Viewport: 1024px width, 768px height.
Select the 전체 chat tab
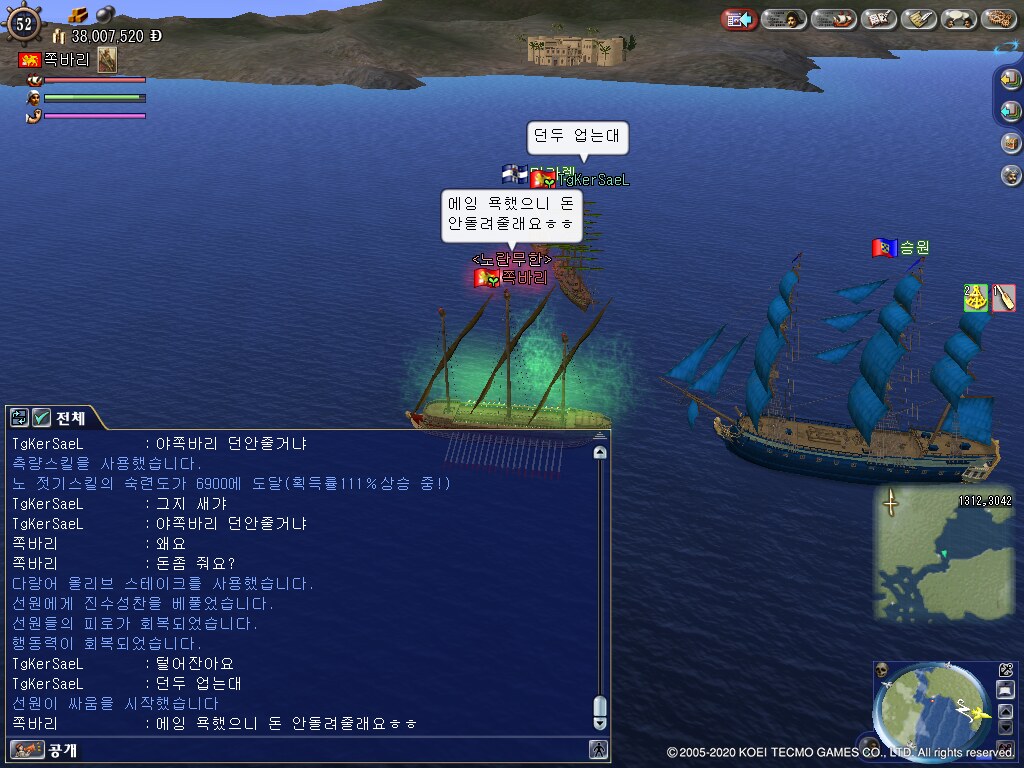click(70, 418)
